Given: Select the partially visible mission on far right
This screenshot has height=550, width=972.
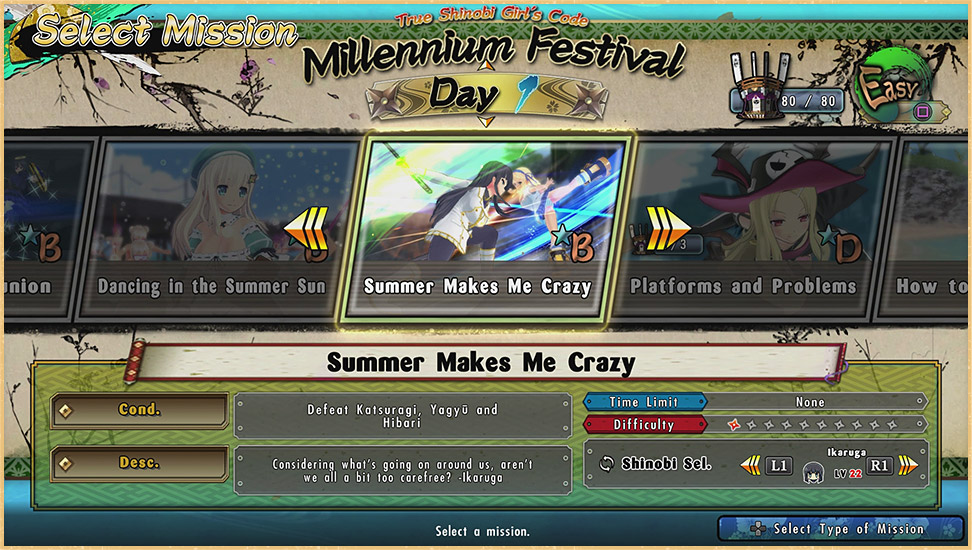Looking at the screenshot, I should tap(934, 227).
